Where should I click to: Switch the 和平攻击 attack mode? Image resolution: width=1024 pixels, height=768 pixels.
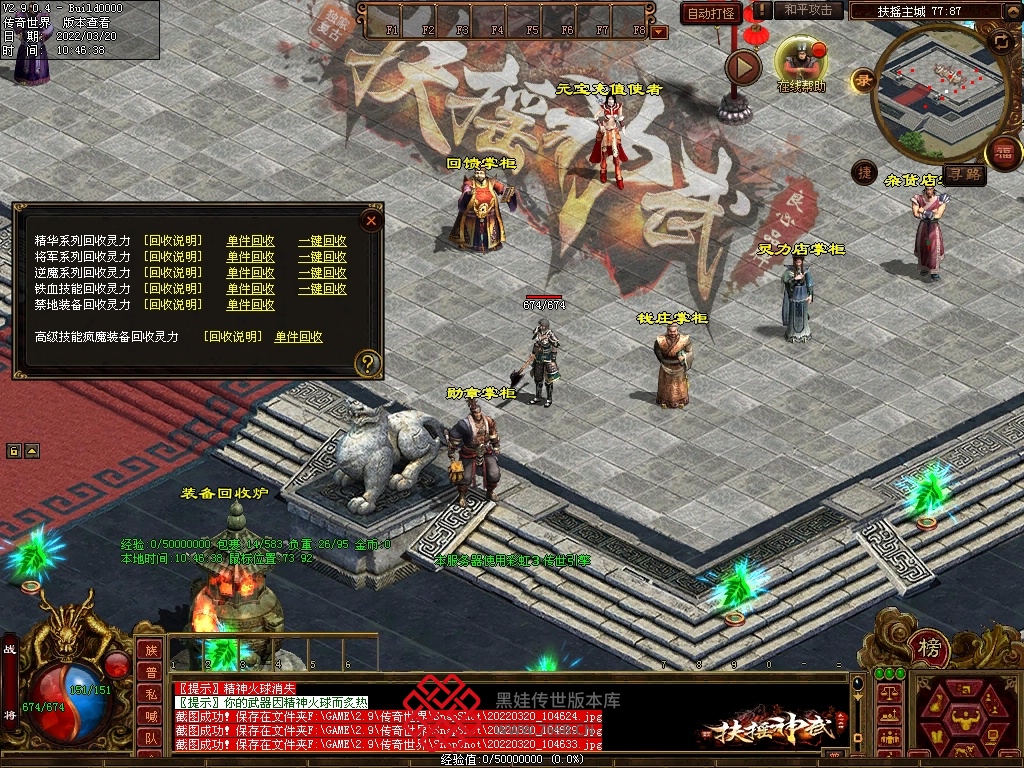(808, 10)
